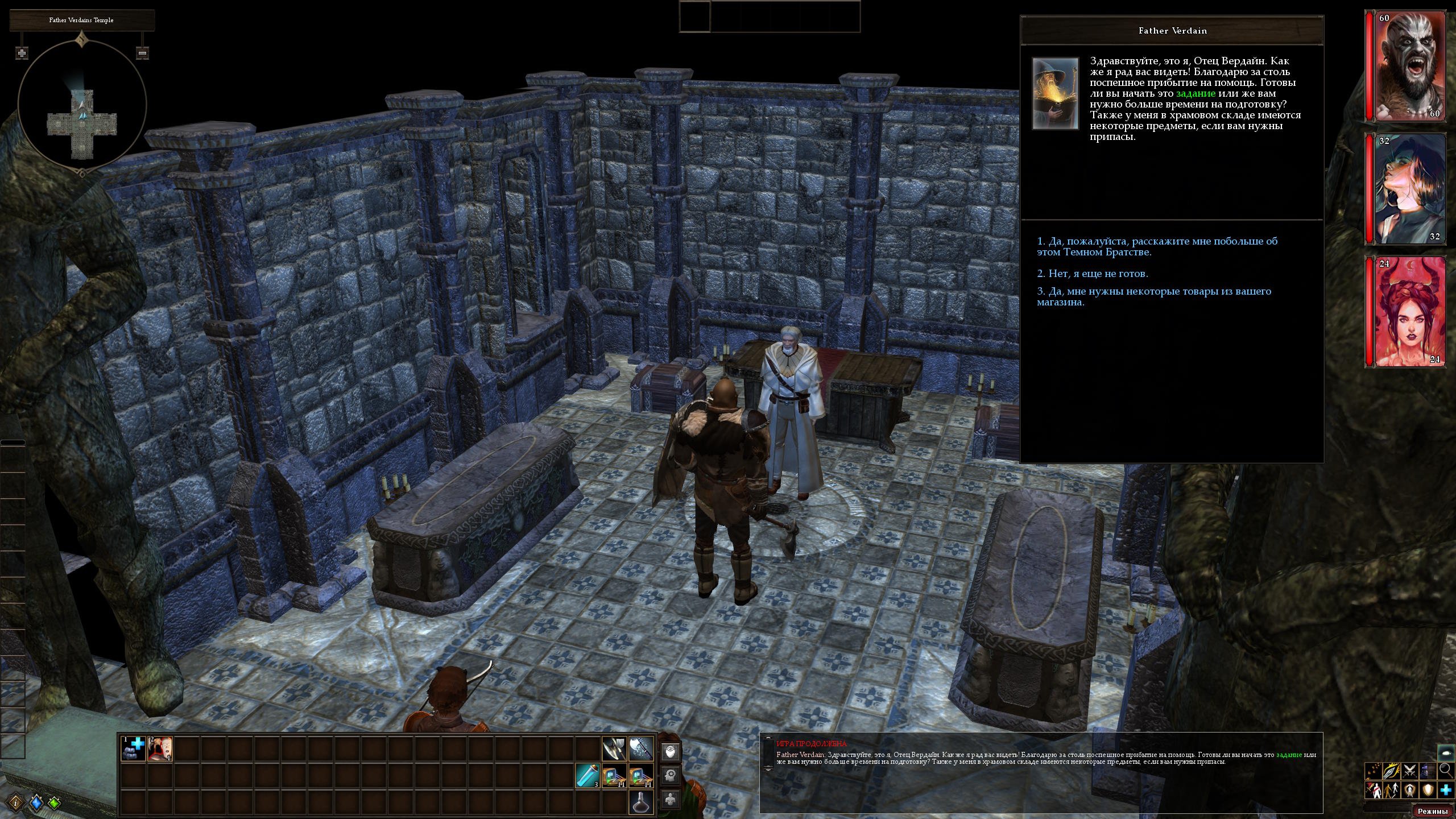Toggle the magnifying glass search mode
This screenshot has width=1456, height=819.
click(1445, 771)
